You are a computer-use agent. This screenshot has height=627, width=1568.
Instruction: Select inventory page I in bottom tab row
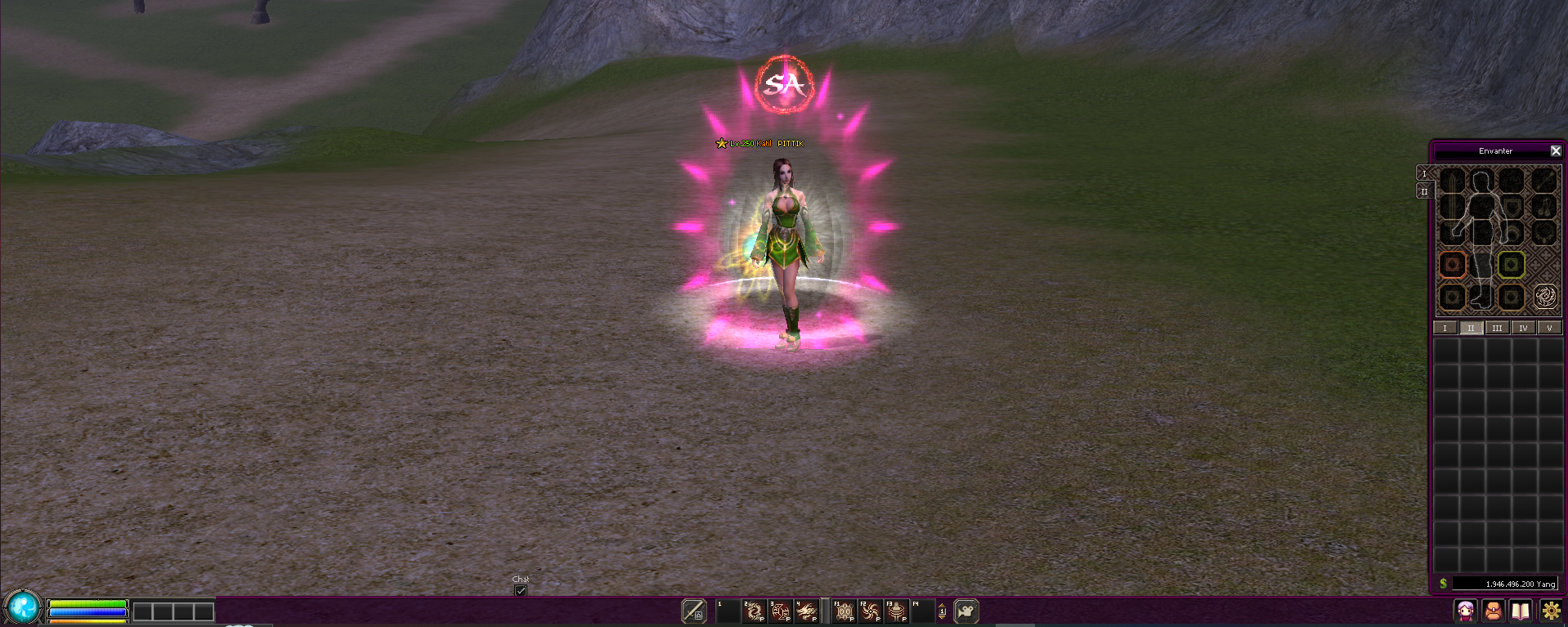pyautogui.click(x=1445, y=328)
